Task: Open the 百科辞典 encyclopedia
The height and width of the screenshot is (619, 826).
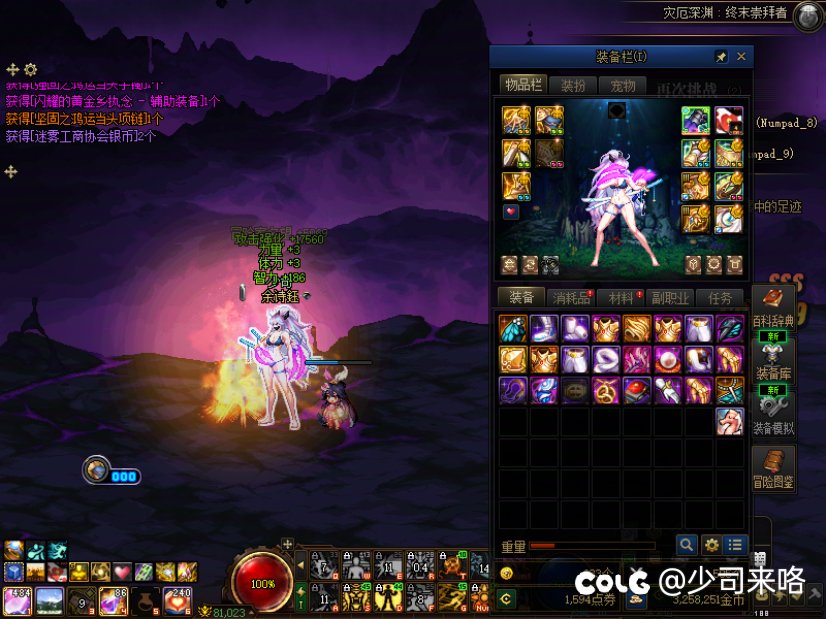Action: pyautogui.click(x=773, y=307)
